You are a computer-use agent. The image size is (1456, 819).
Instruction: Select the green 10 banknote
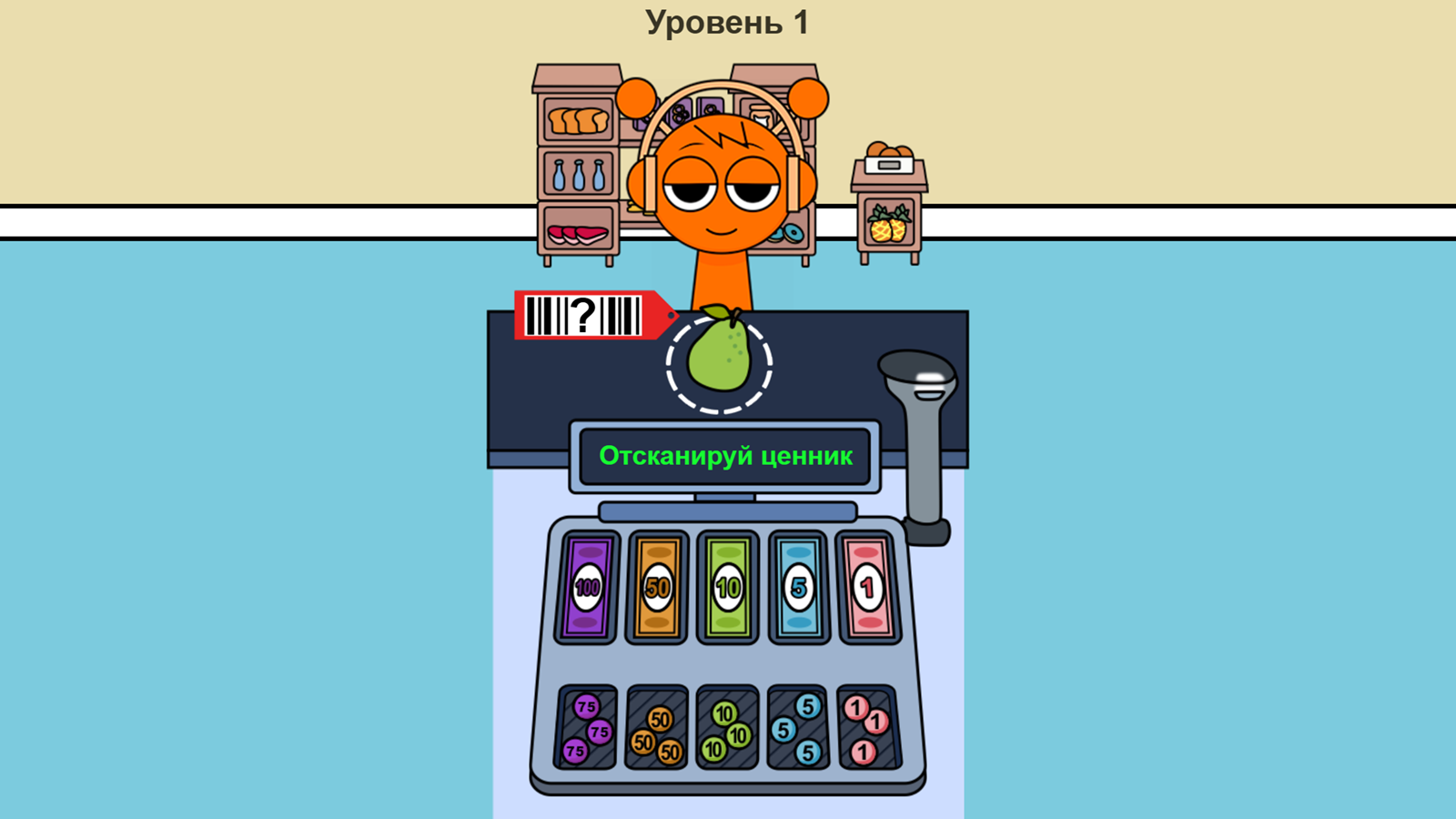click(x=727, y=587)
